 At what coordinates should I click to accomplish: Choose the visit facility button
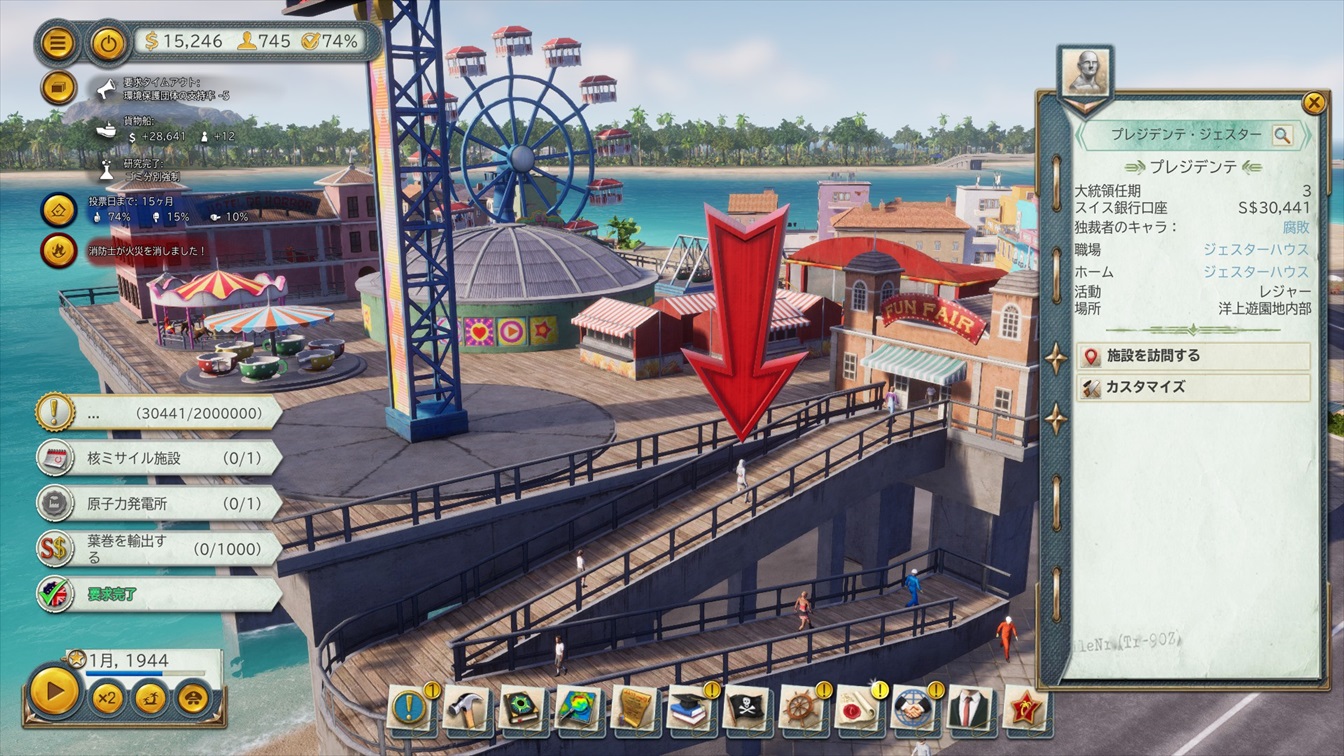pos(1194,356)
